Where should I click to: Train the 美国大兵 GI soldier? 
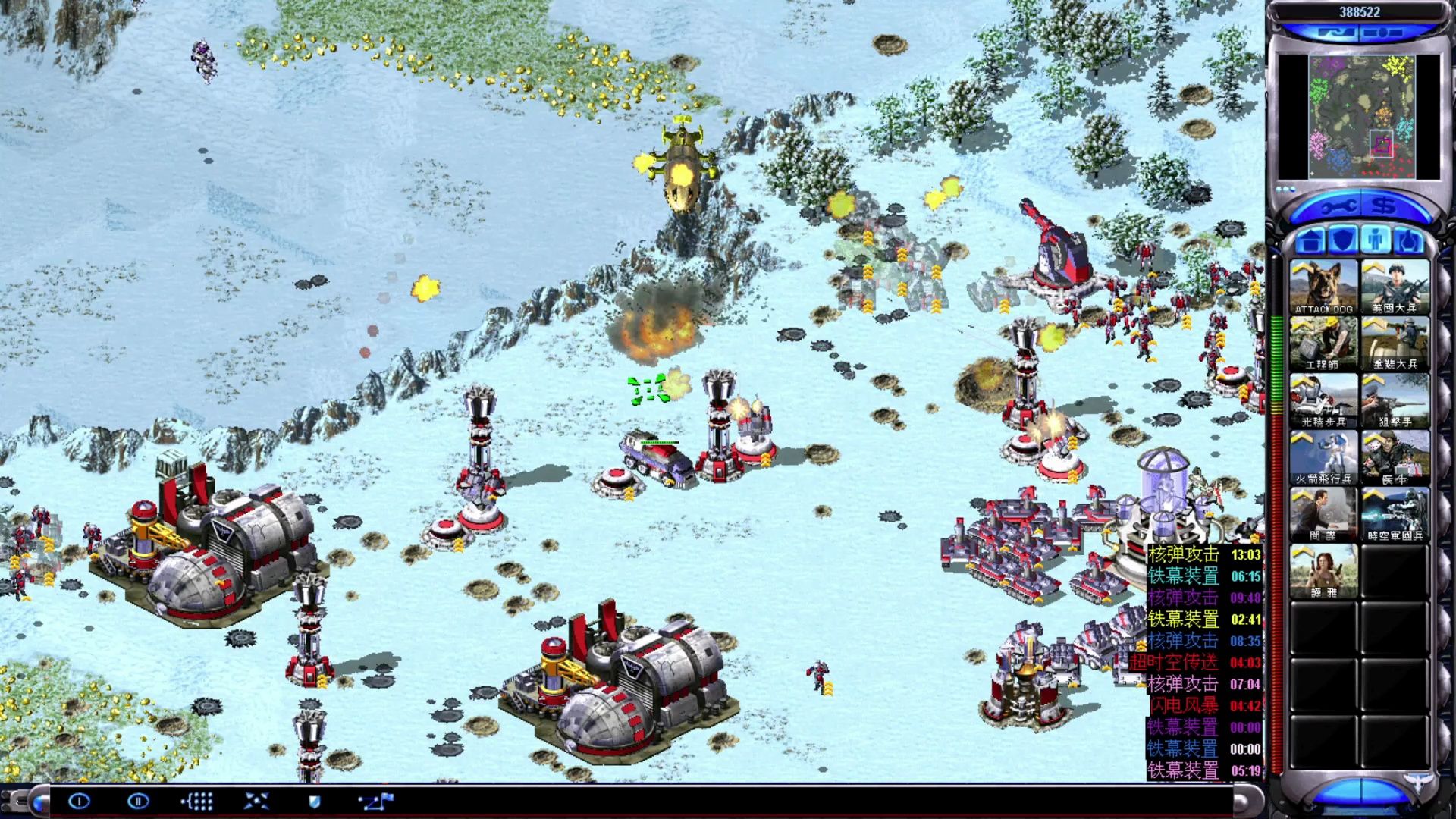[x=1395, y=287]
